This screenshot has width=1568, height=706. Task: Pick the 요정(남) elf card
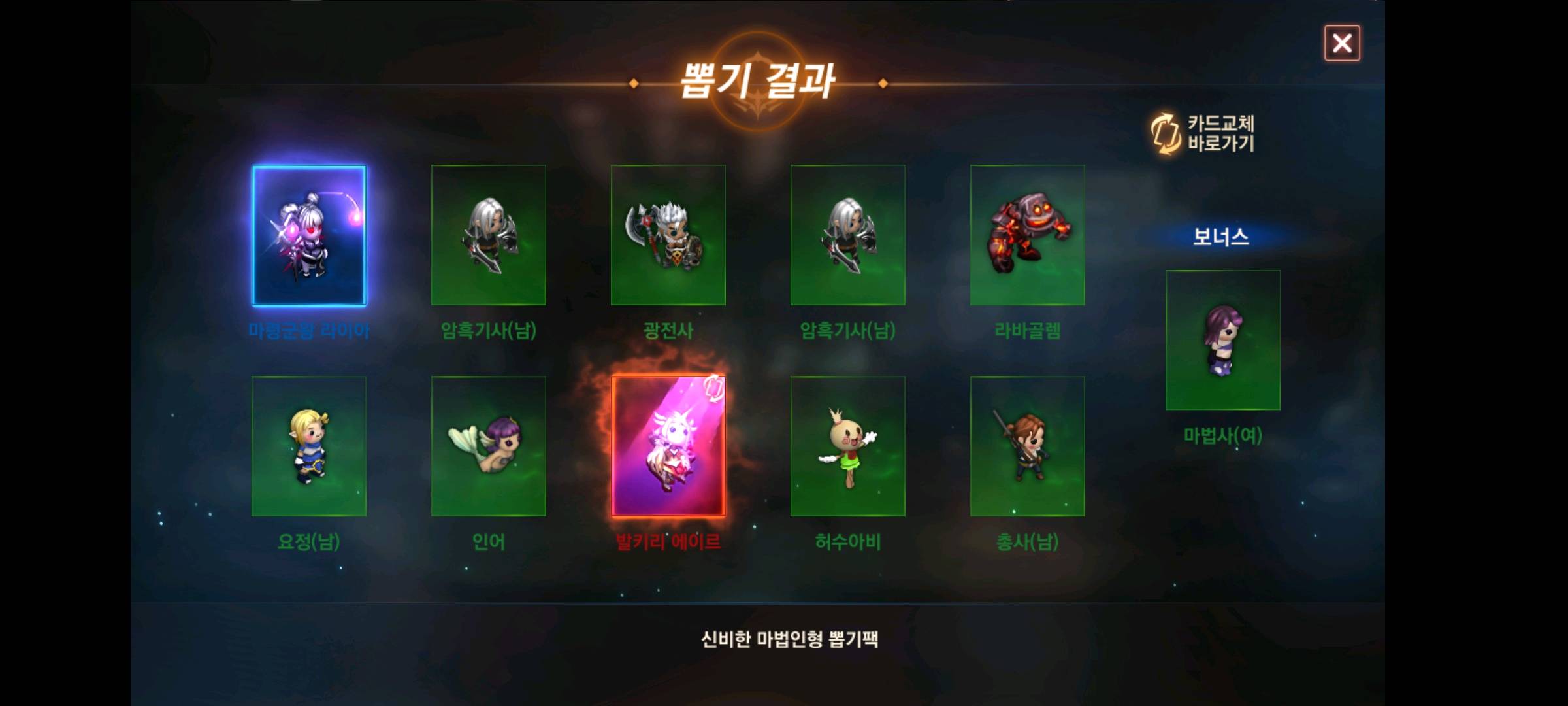[309, 446]
